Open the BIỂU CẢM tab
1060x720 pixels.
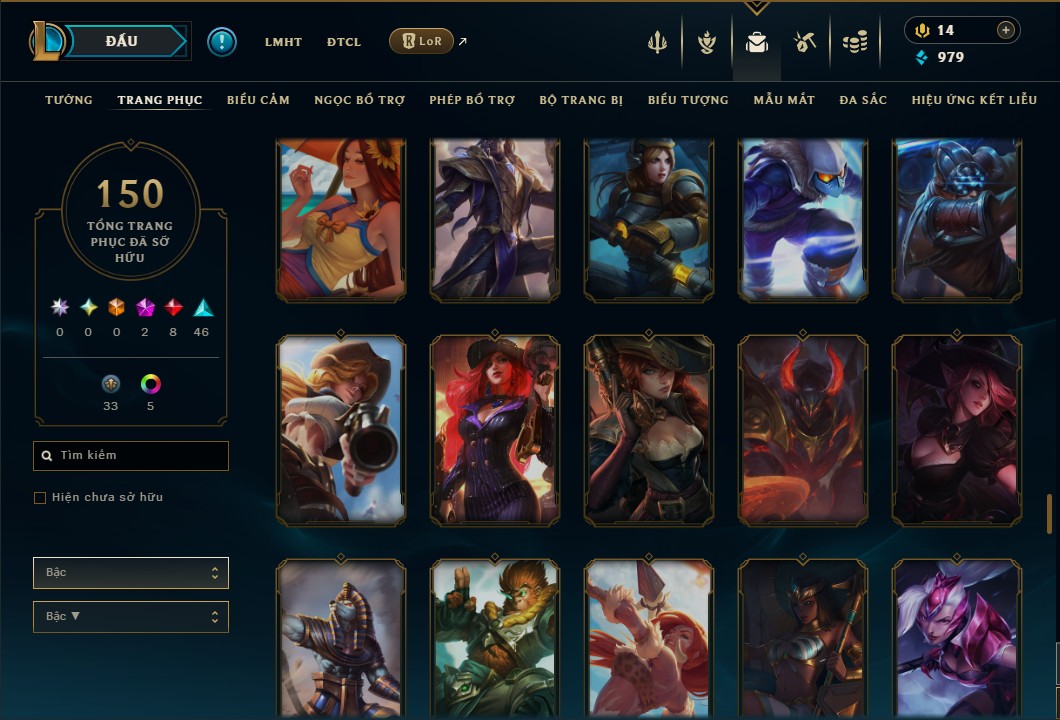click(258, 100)
